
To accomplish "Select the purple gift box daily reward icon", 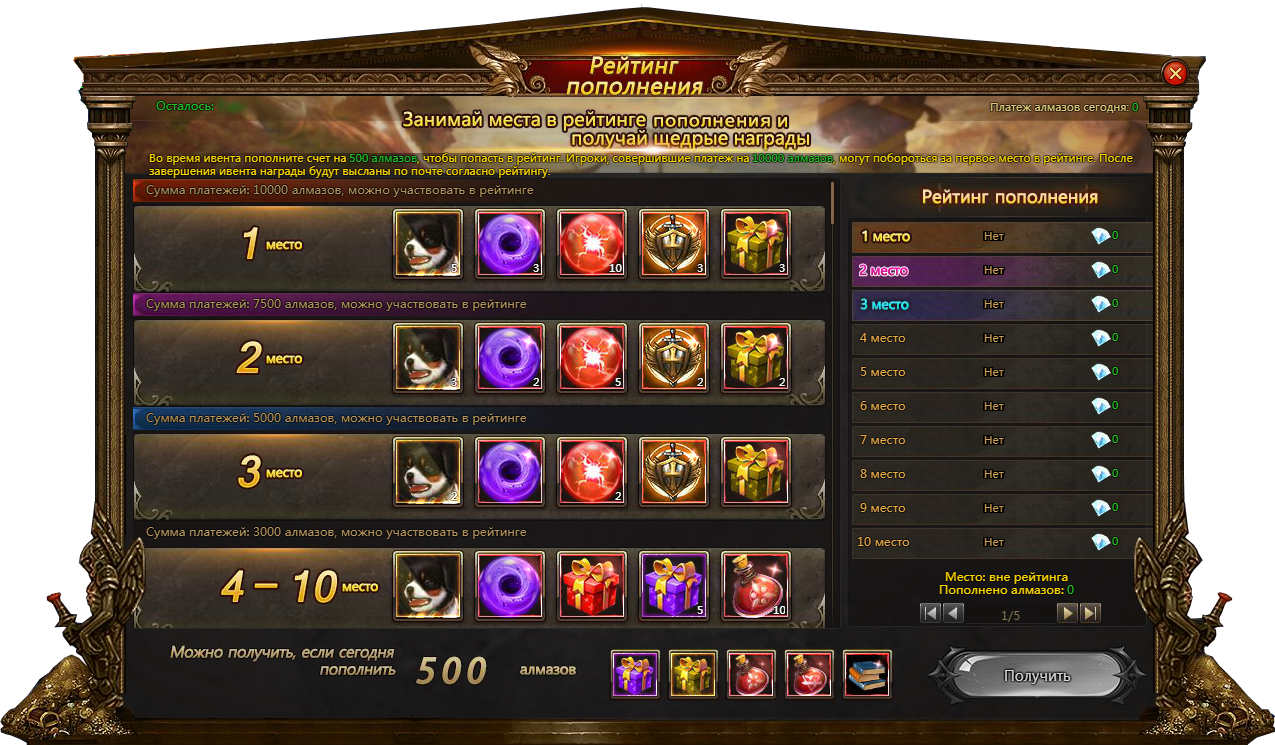I will [x=635, y=674].
